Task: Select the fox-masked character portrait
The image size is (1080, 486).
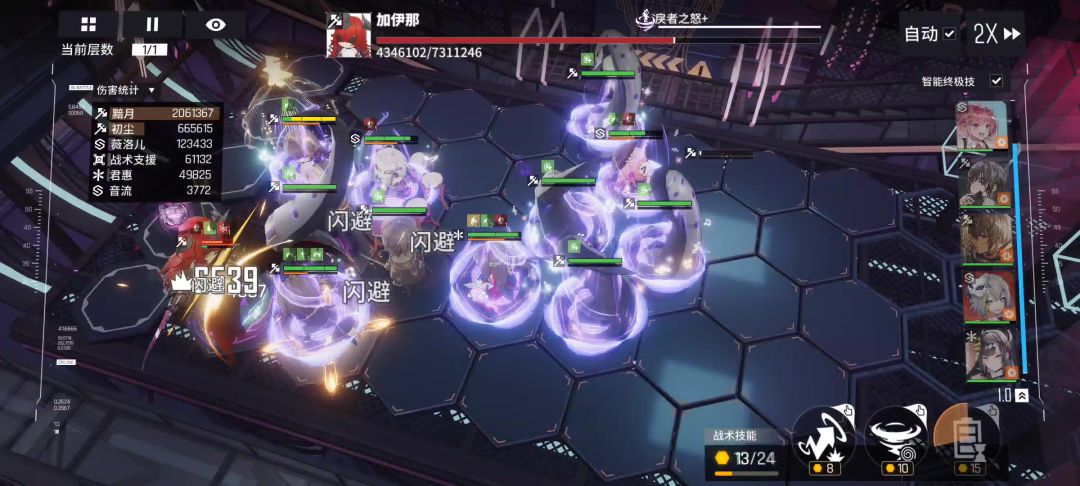Action: pos(986,296)
